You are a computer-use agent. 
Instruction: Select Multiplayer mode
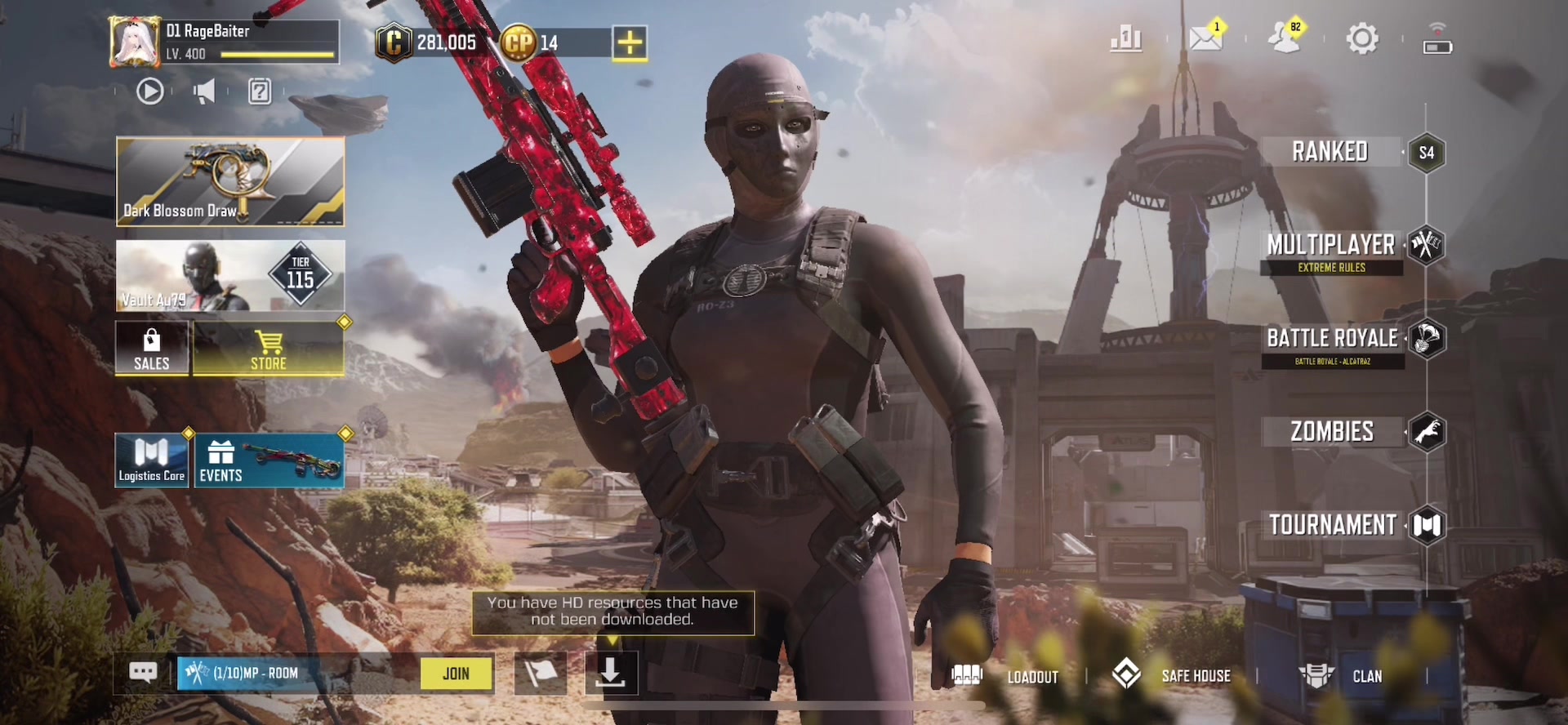point(1331,245)
